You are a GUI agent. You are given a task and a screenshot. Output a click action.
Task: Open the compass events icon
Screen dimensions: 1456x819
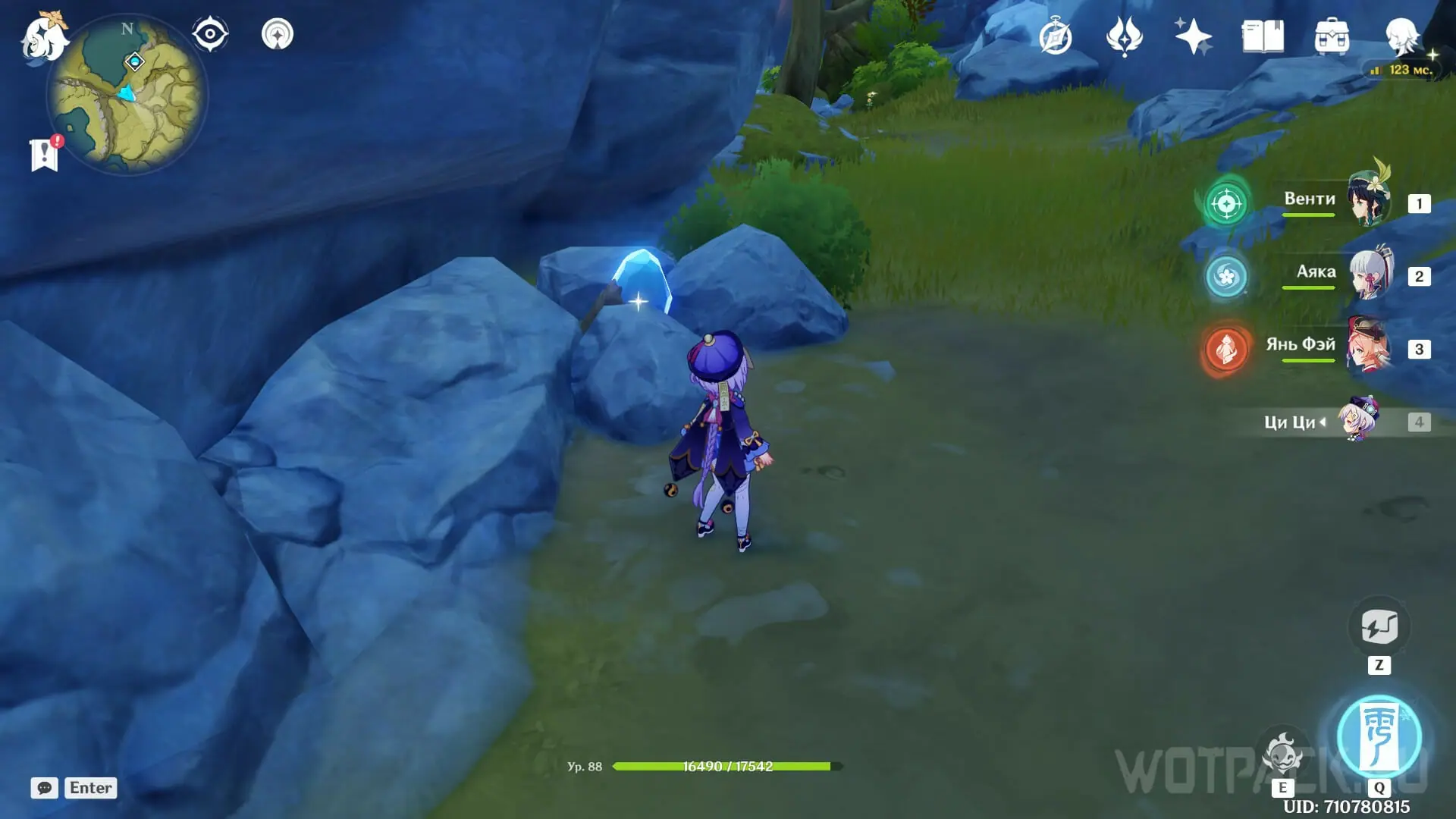pos(1056,36)
